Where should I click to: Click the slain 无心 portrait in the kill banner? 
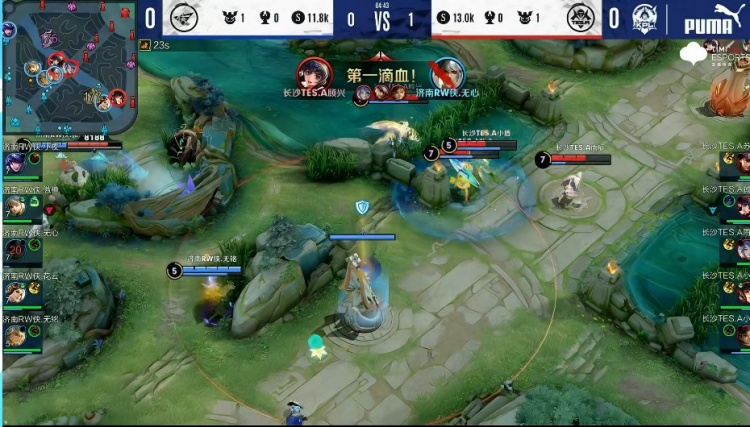[449, 74]
